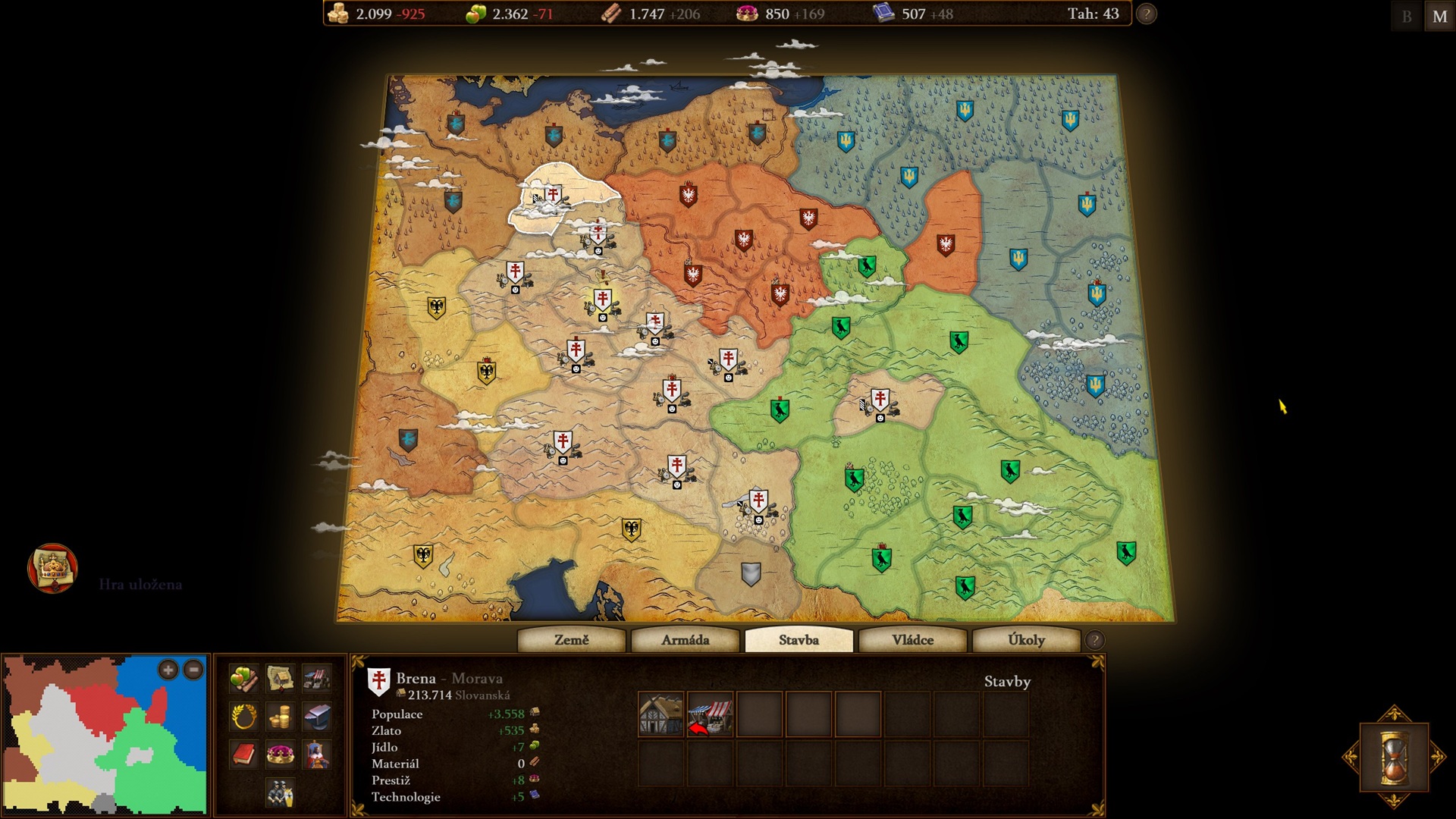Click the help button beside the Úkoly tab

pyautogui.click(x=1094, y=640)
